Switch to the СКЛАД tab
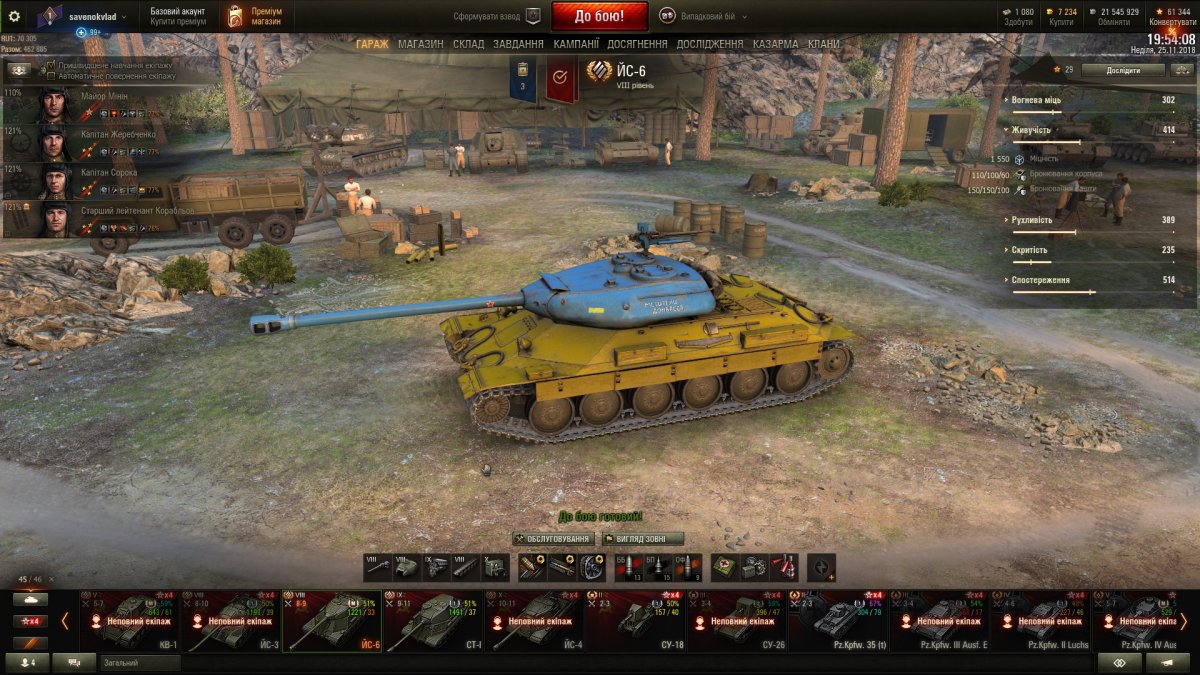The image size is (1200, 675). [468, 44]
